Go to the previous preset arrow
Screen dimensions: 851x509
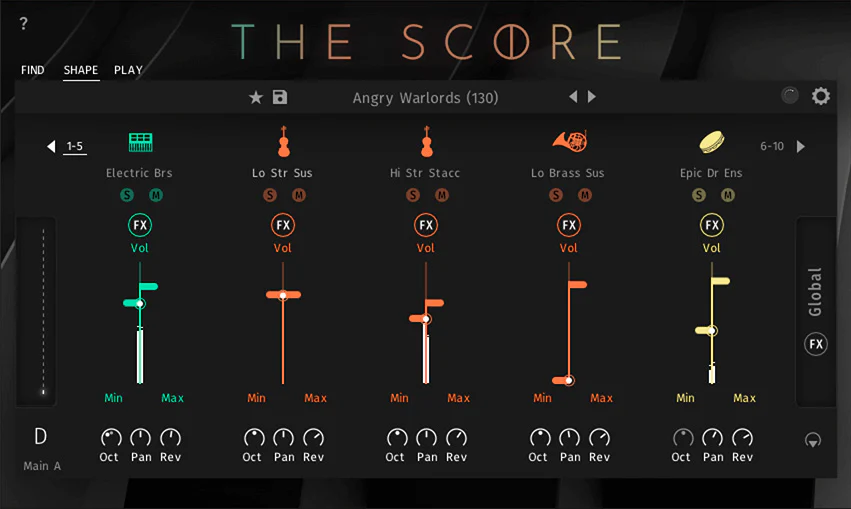573,97
